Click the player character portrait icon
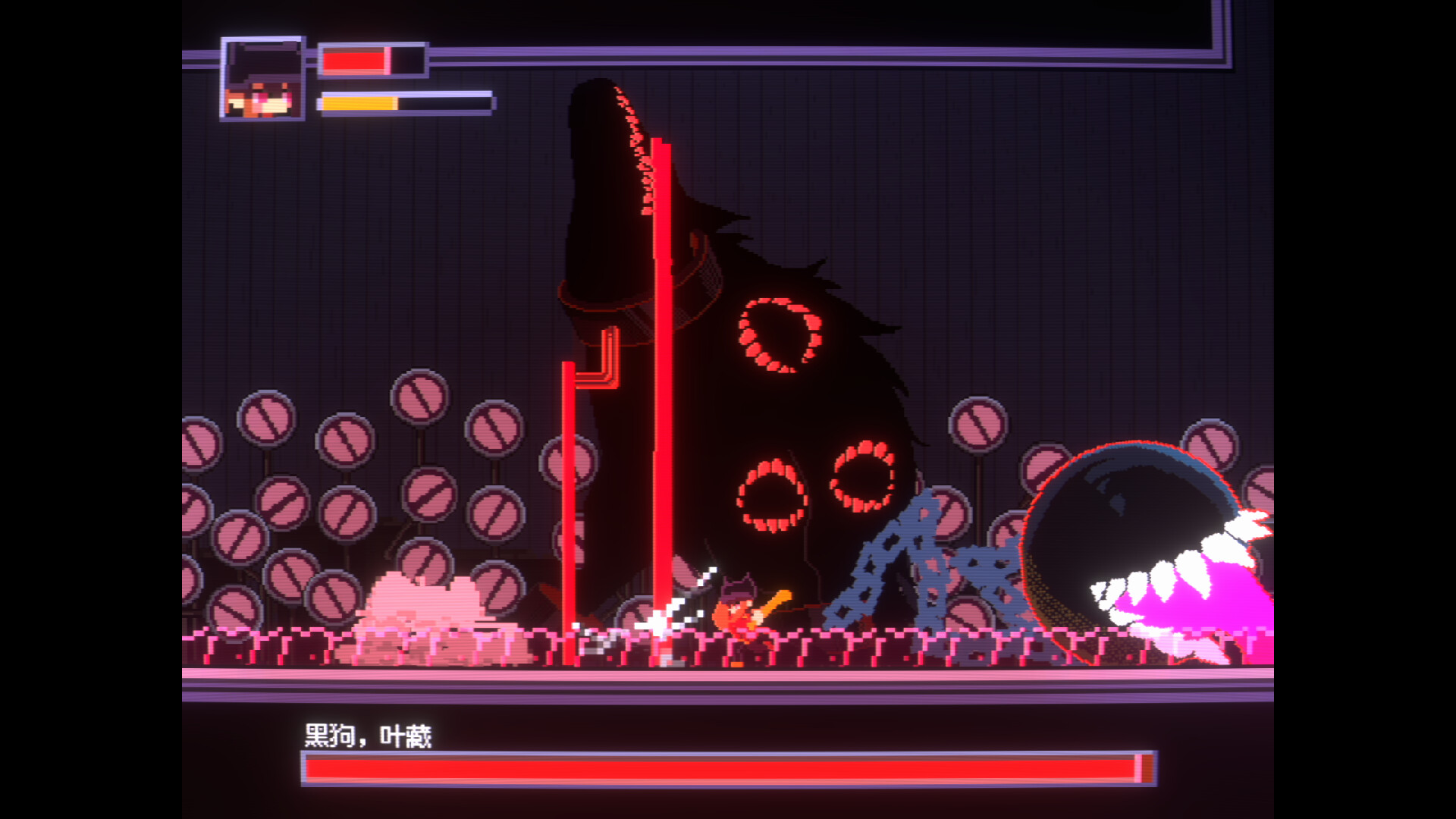Image resolution: width=1456 pixels, height=819 pixels. pyautogui.click(x=262, y=80)
